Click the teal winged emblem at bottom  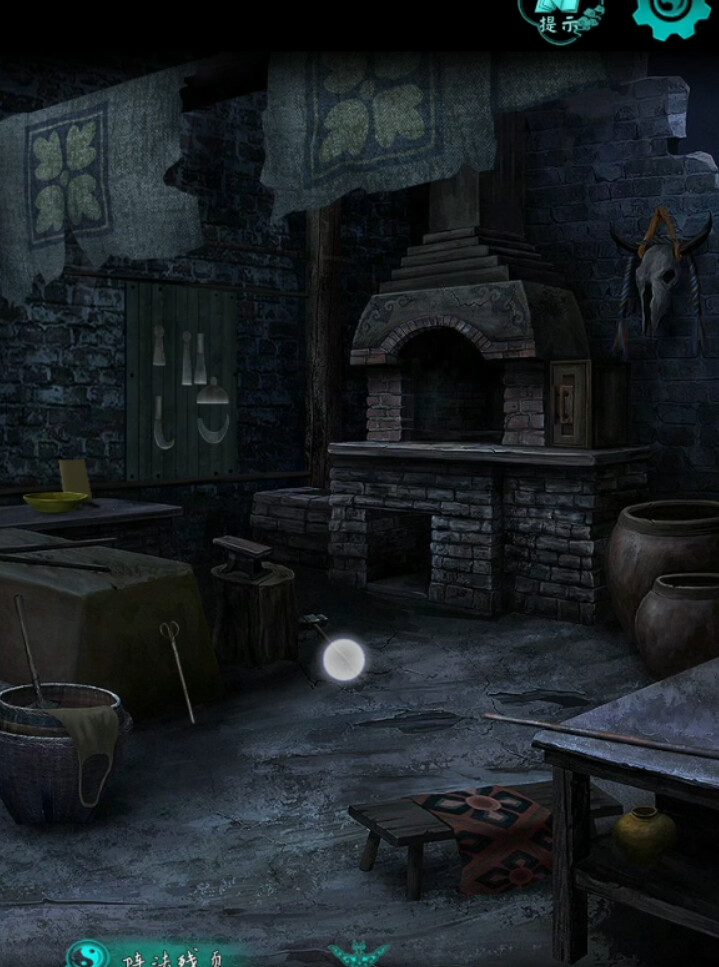[358, 955]
